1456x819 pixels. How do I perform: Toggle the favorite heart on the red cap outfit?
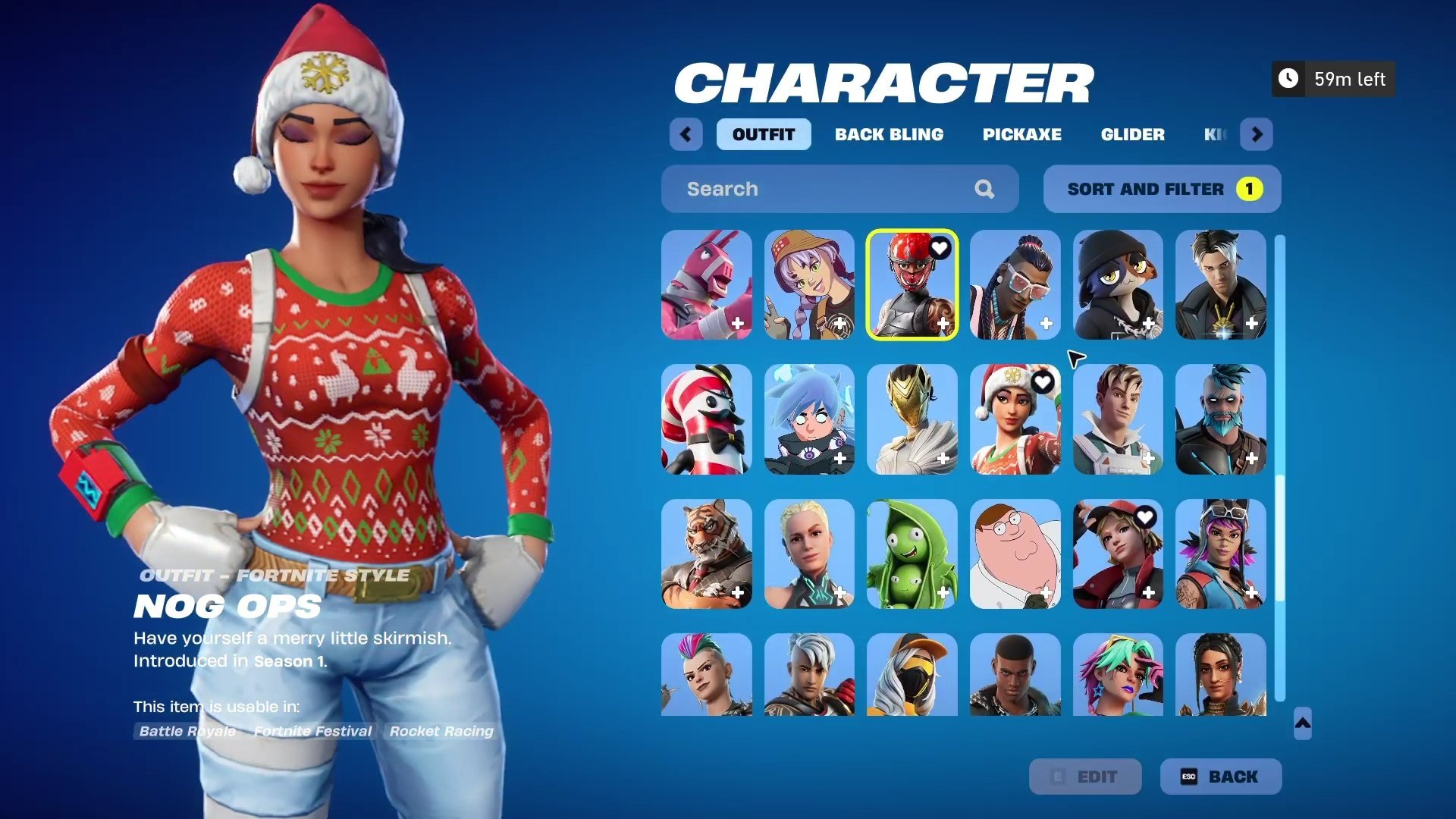(x=1145, y=516)
